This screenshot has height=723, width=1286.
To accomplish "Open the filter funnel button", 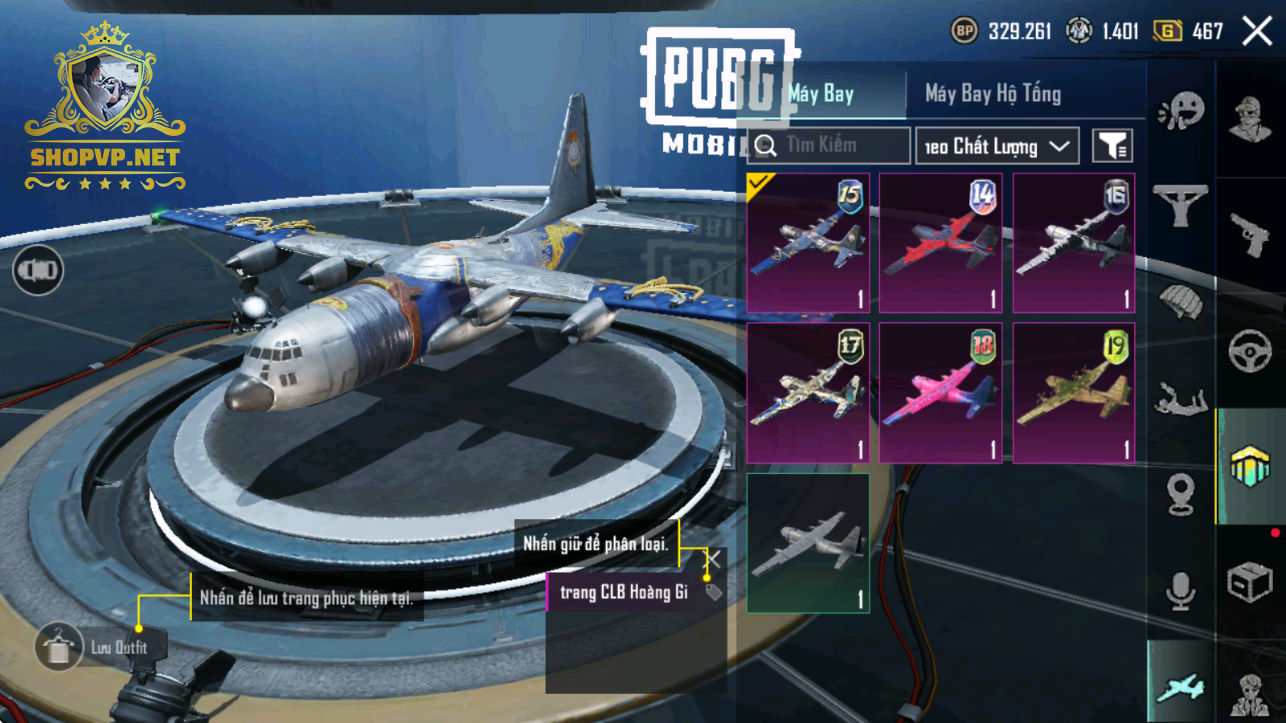I will 1112,146.
